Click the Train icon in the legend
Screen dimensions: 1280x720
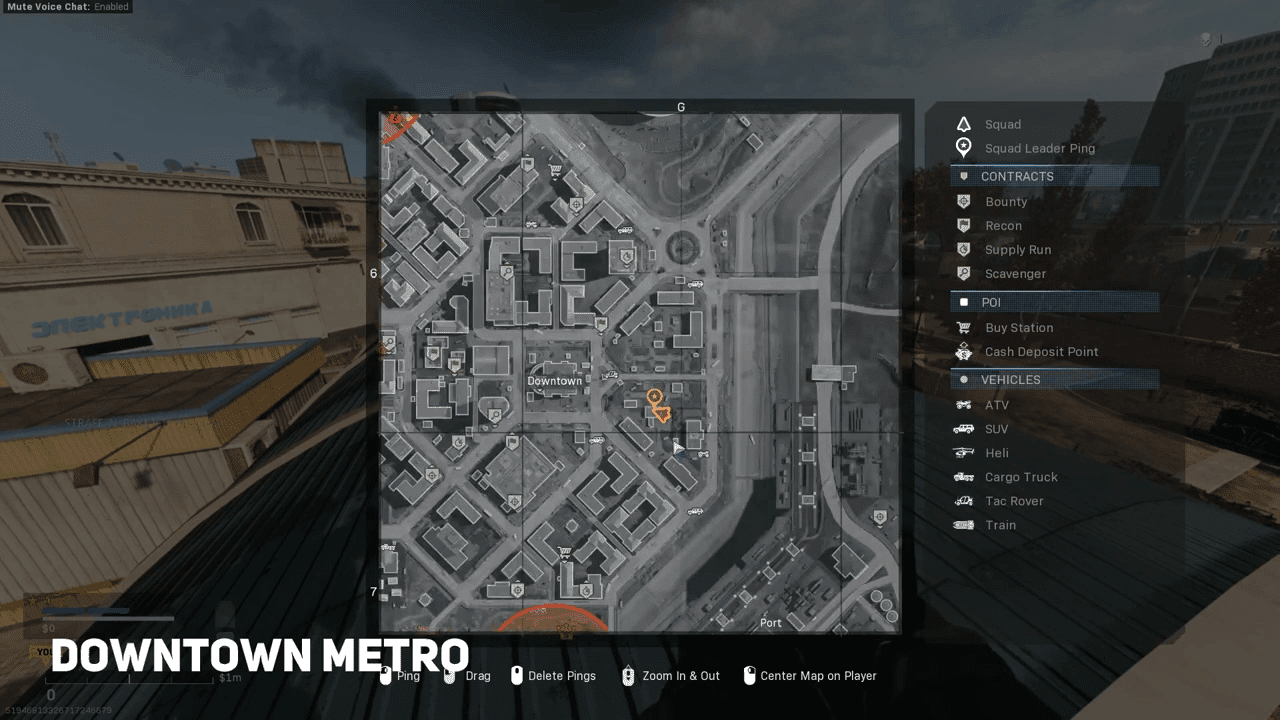[962, 525]
